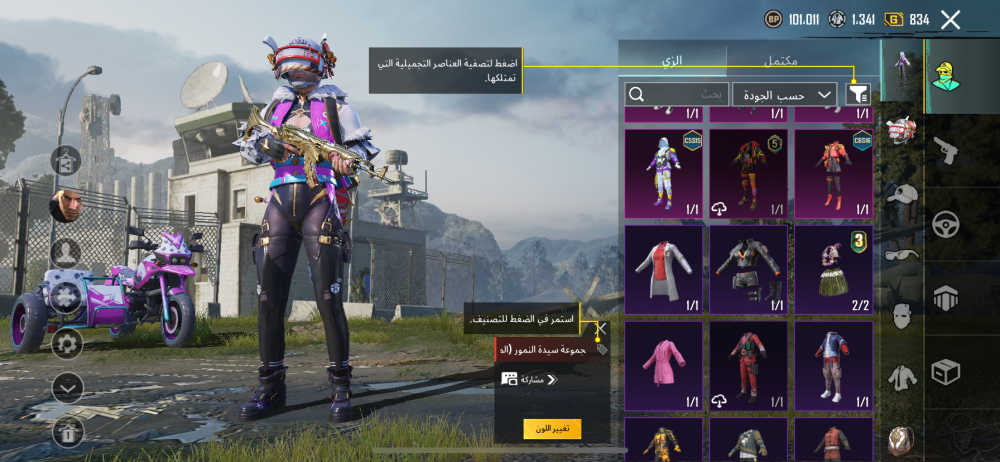
Task: Open the sunglasses eyewear category
Action: point(902,255)
